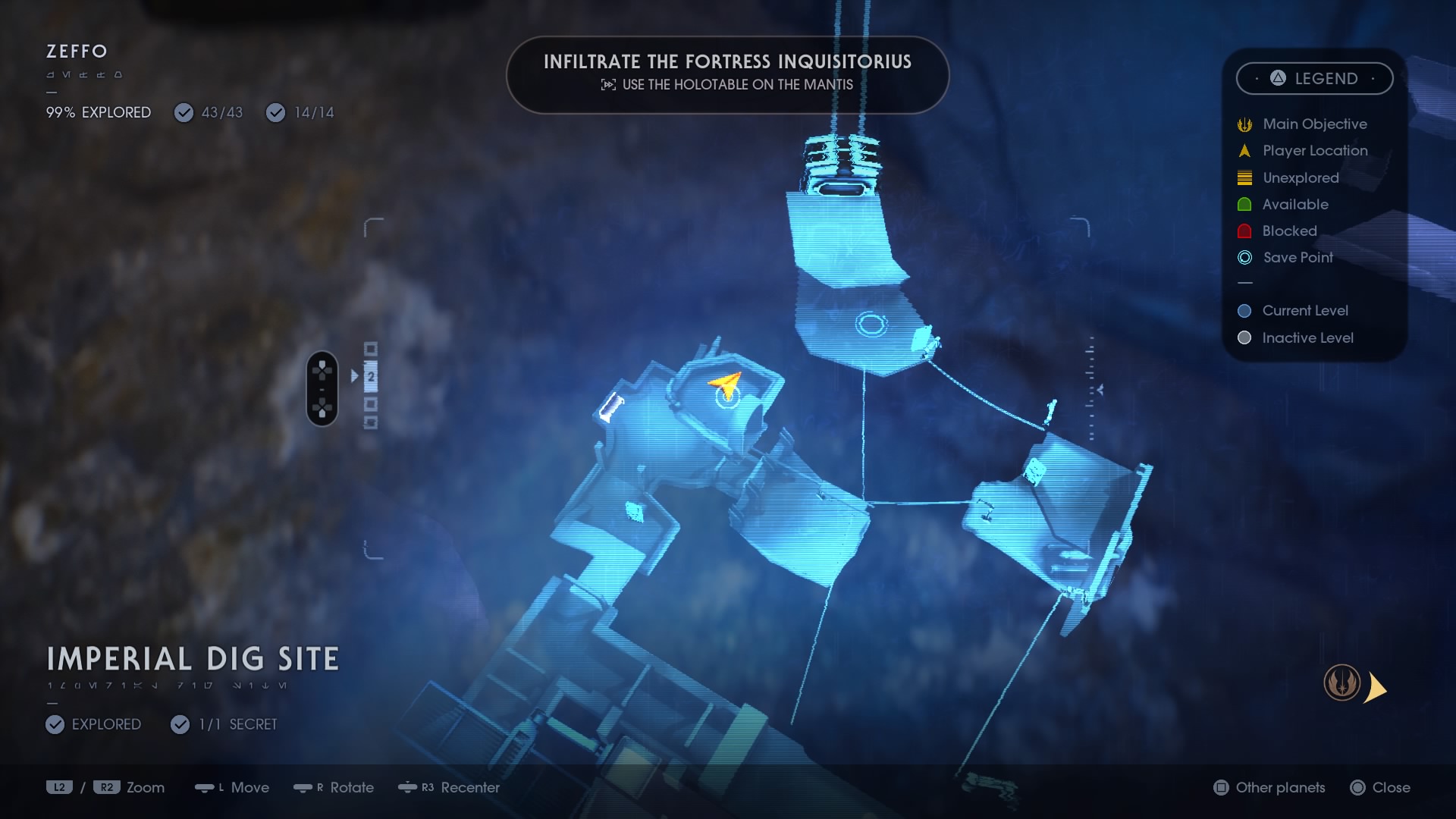
Task: Click the Save Point ring icon
Action: (1244, 258)
